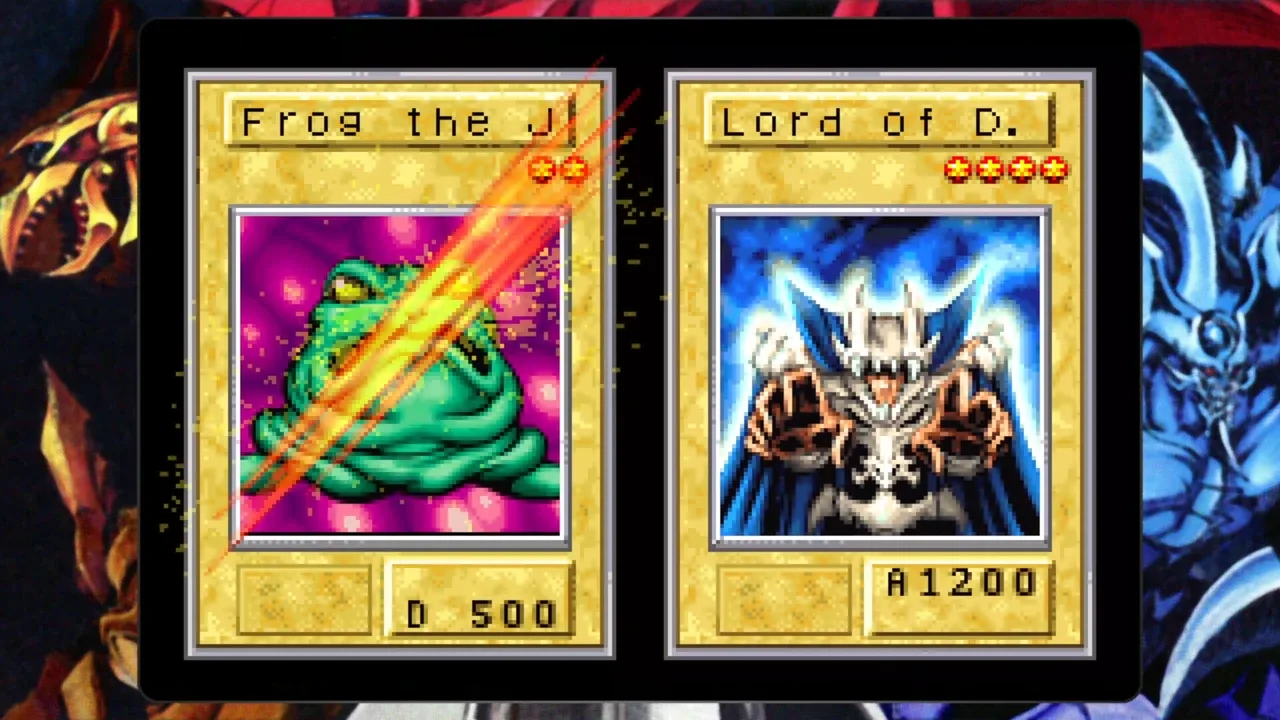Select the Frog the J name banner

pos(400,122)
